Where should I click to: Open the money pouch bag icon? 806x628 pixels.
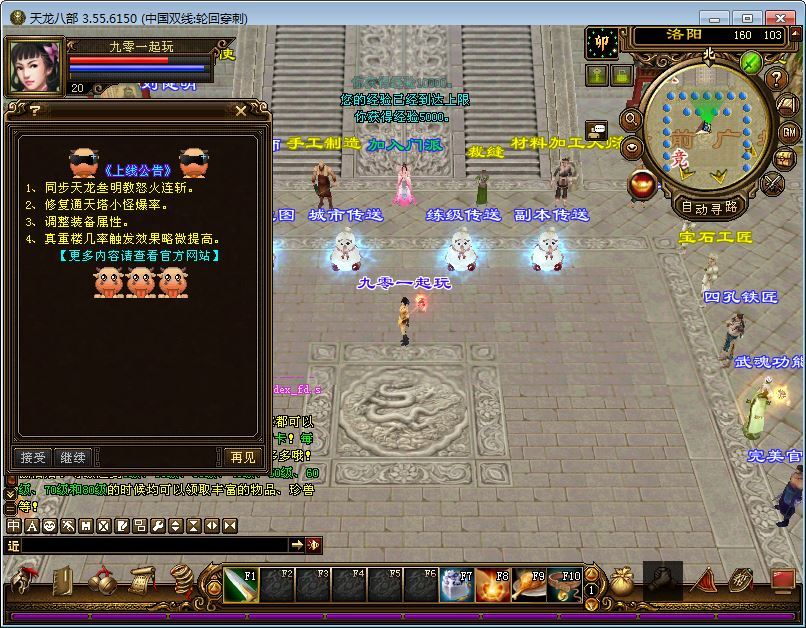pos(622,583)
